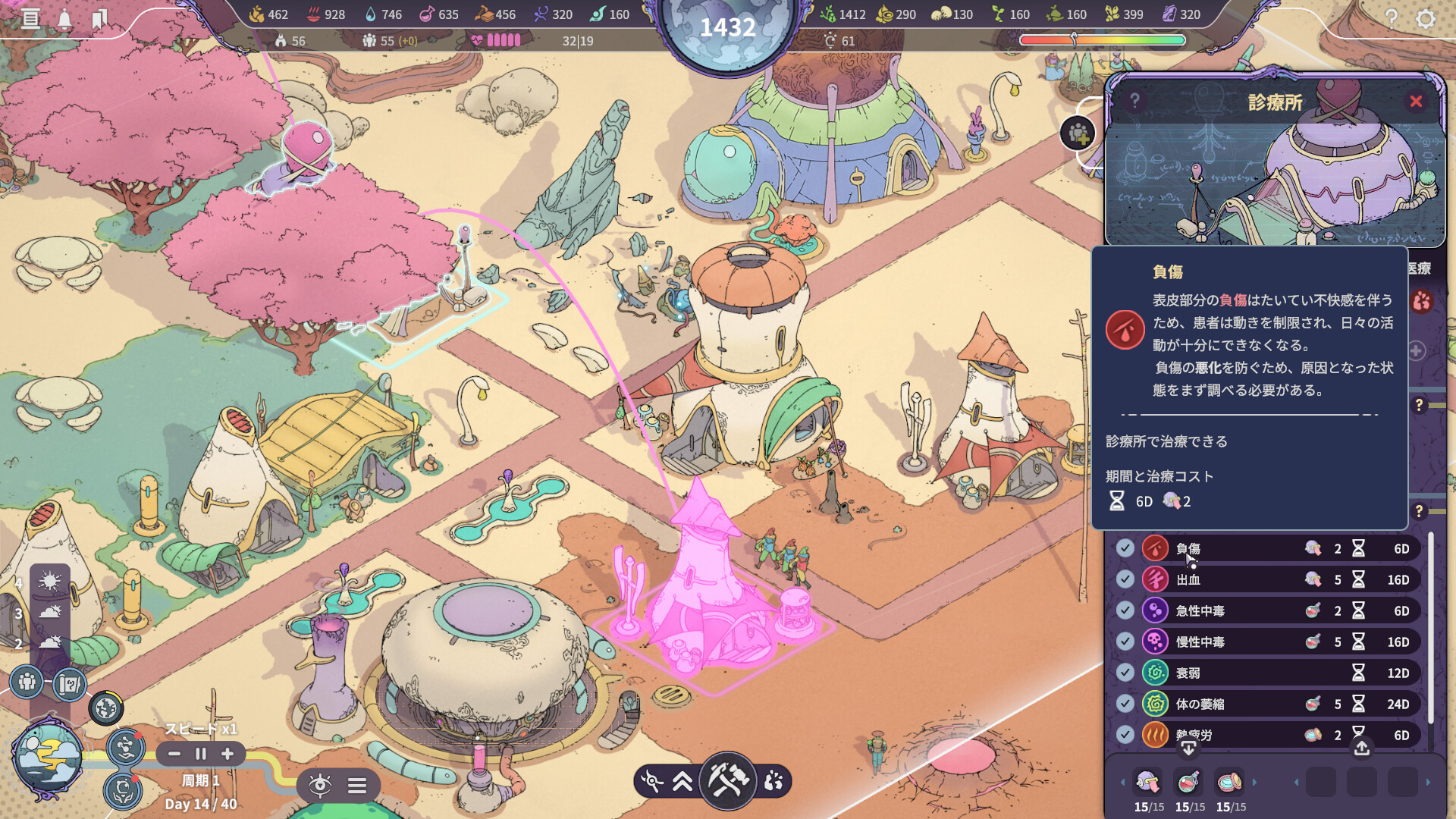Click the add worker button beside the panel
This screenshot has height=819, width=1456.
coord(1078,134)
